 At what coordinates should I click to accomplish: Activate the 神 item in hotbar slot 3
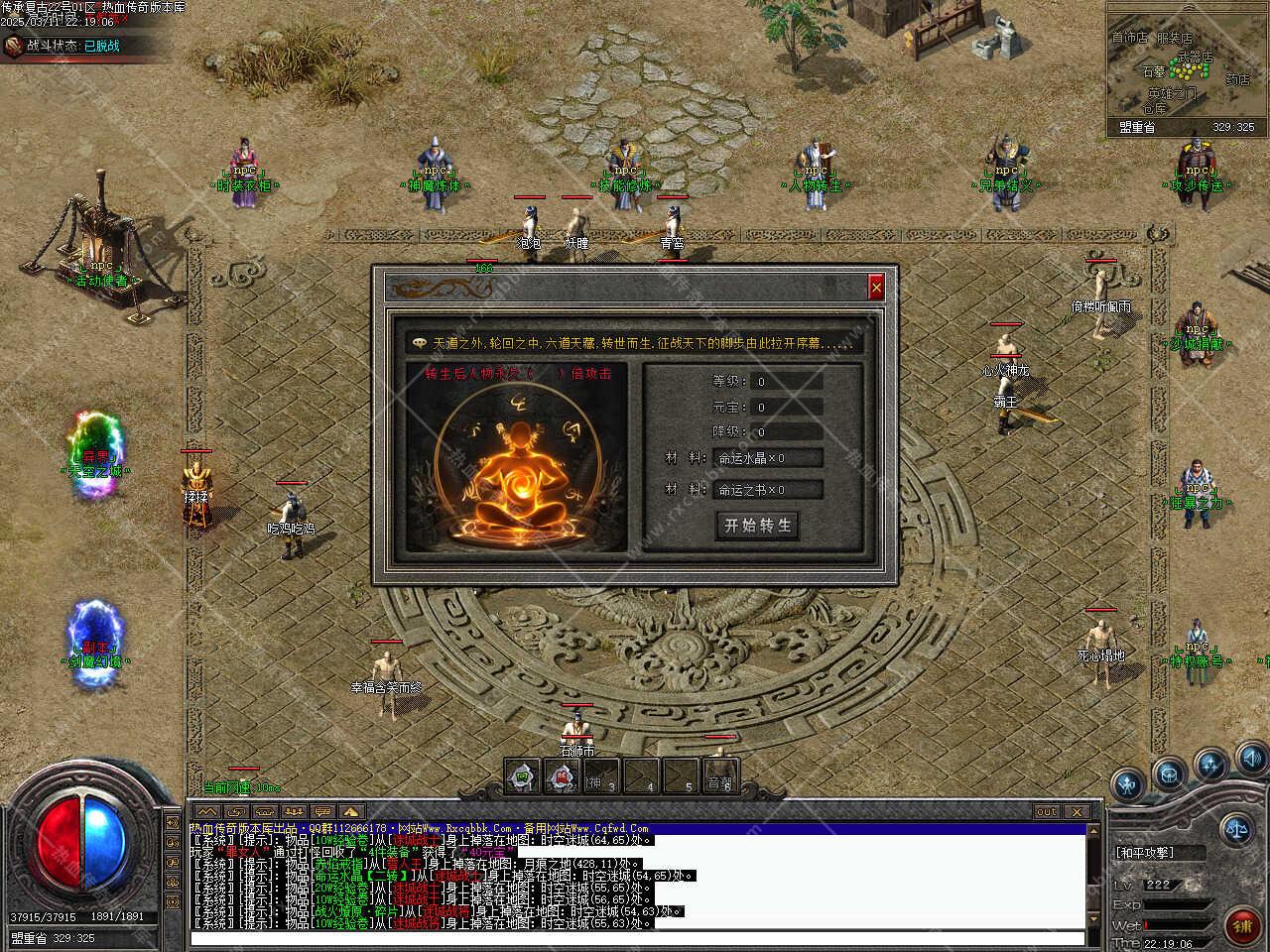tap(600, 777)
